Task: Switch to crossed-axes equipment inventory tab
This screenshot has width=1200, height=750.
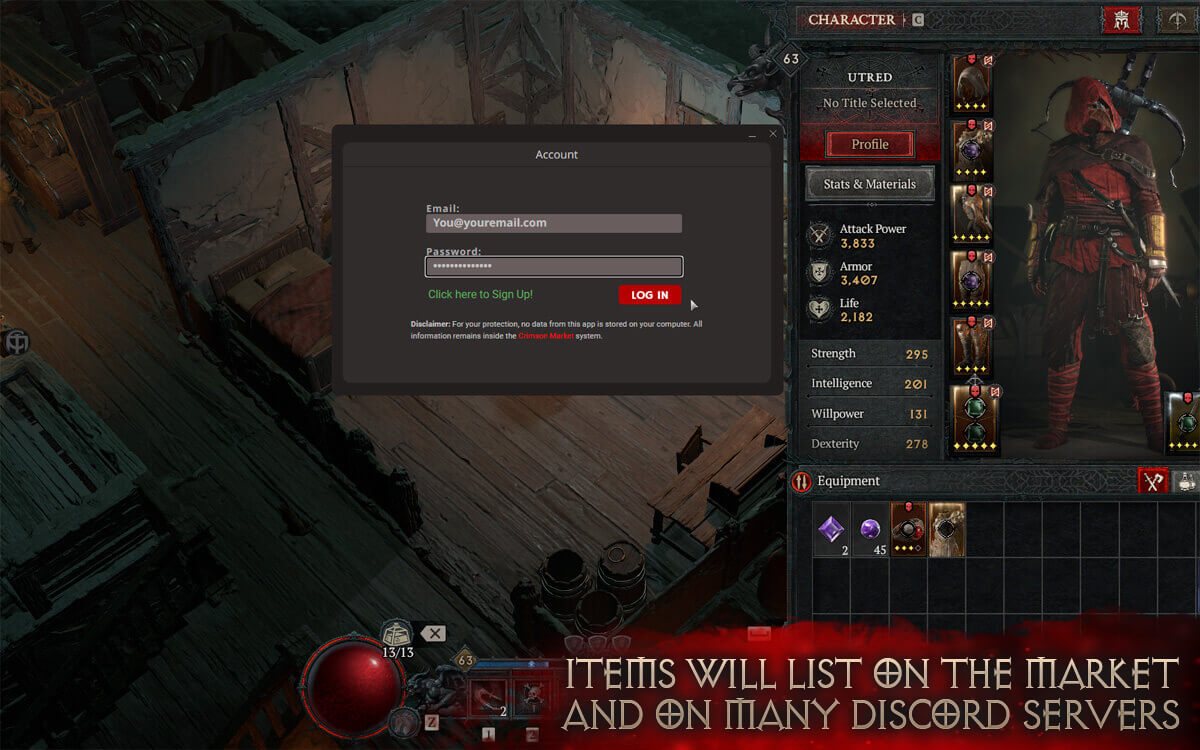Action: coord(1153,481)
